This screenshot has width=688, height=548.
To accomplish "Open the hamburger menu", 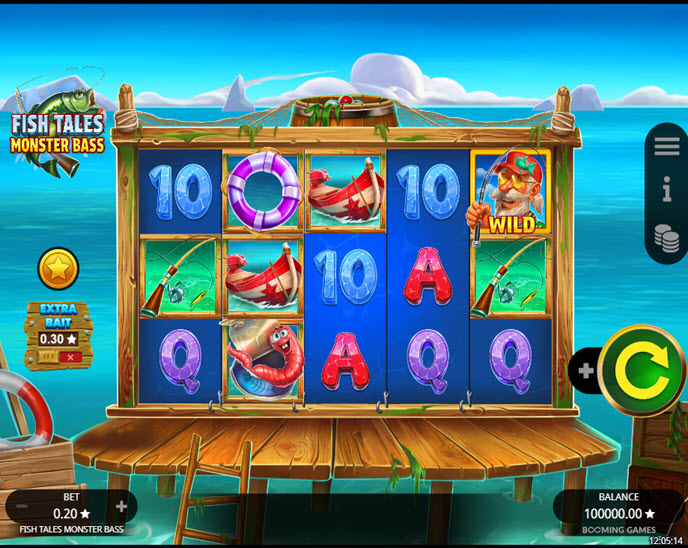I will pyautogui.click(x=666, y=146).
